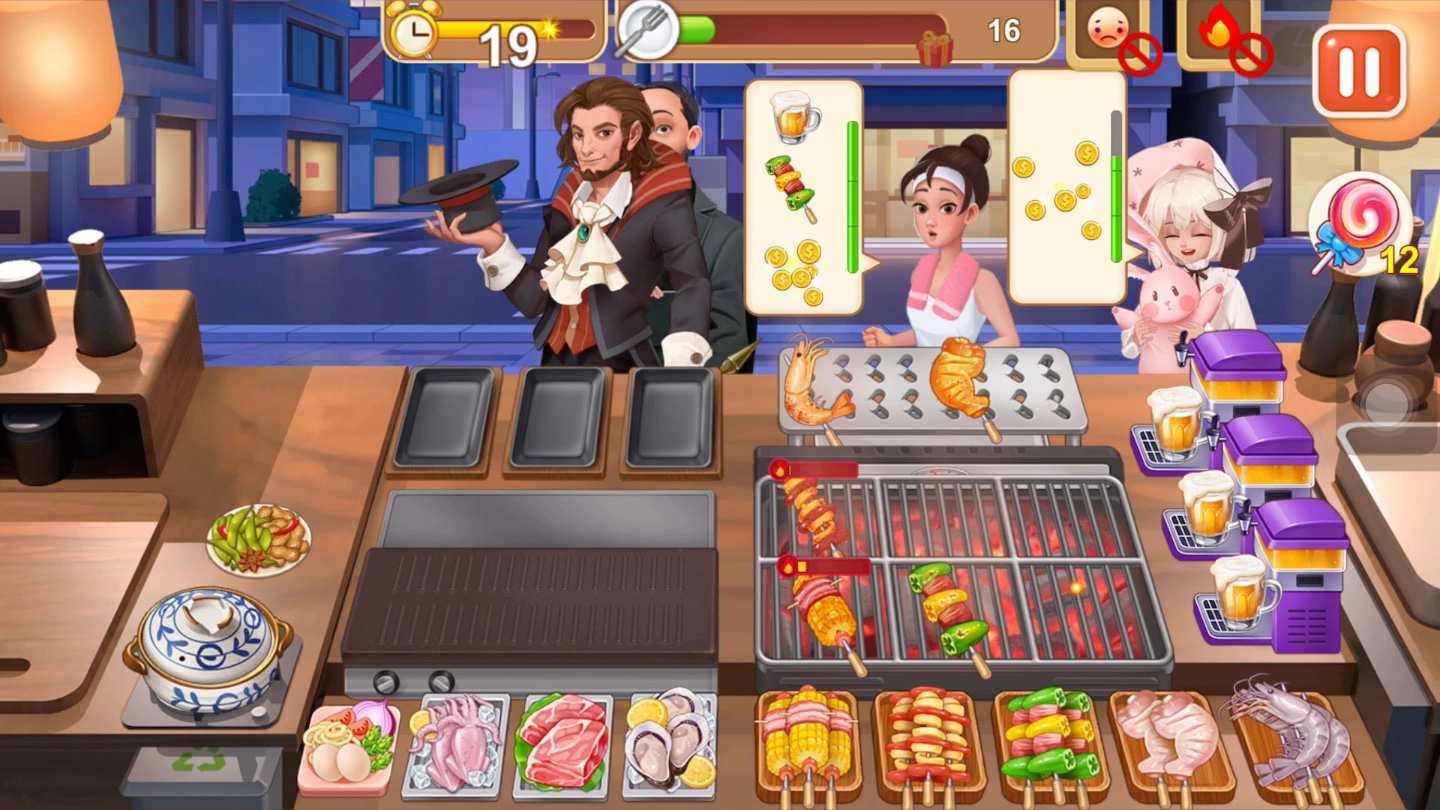This screenshot has height=810, width=1440.
Task: Tap the headband woman's speech bubble arrow
Action: (x=872, y=265)
